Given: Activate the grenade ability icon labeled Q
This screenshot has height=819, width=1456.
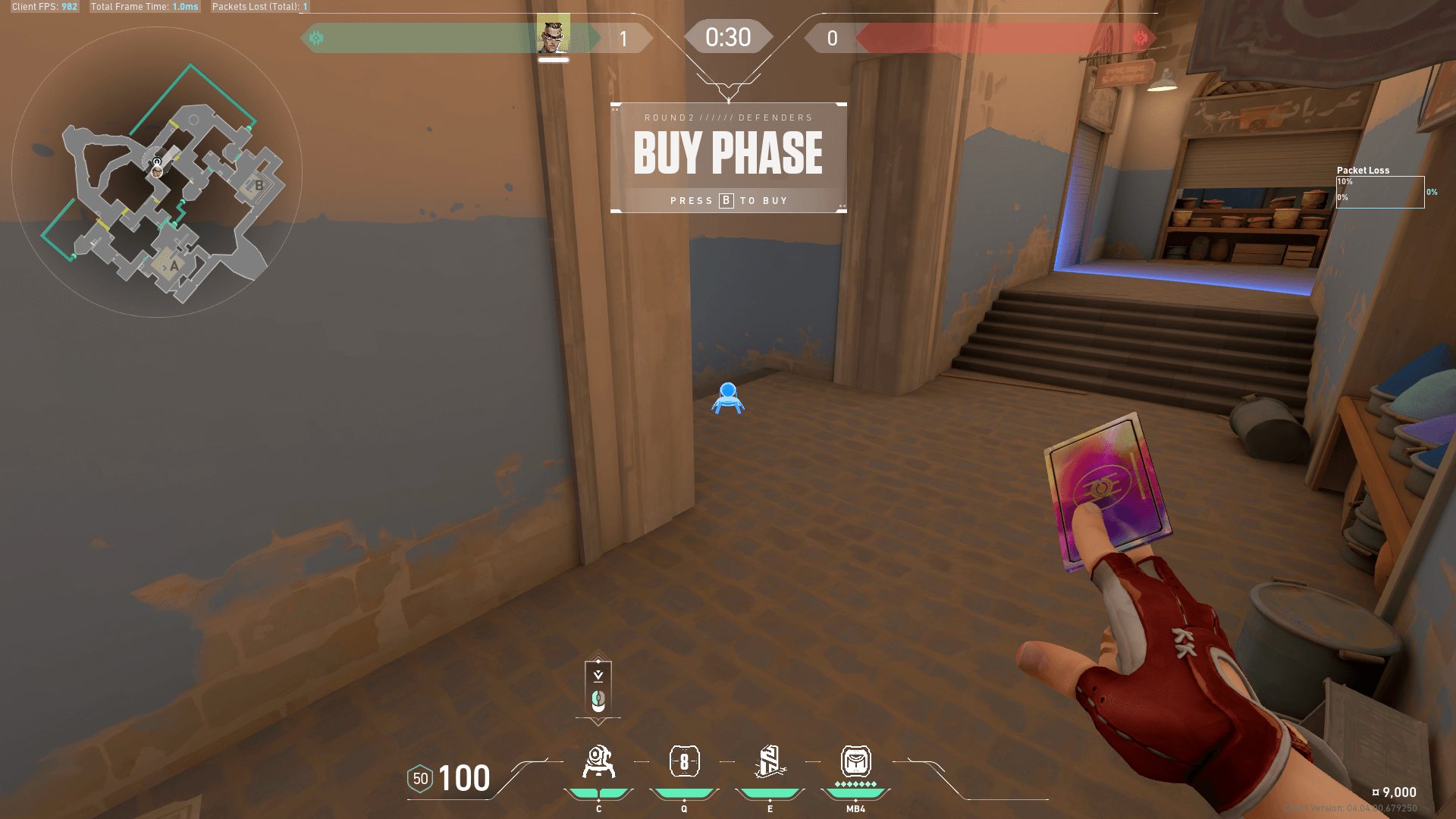Looking at the screenshot, I should (x=684, y=762).
